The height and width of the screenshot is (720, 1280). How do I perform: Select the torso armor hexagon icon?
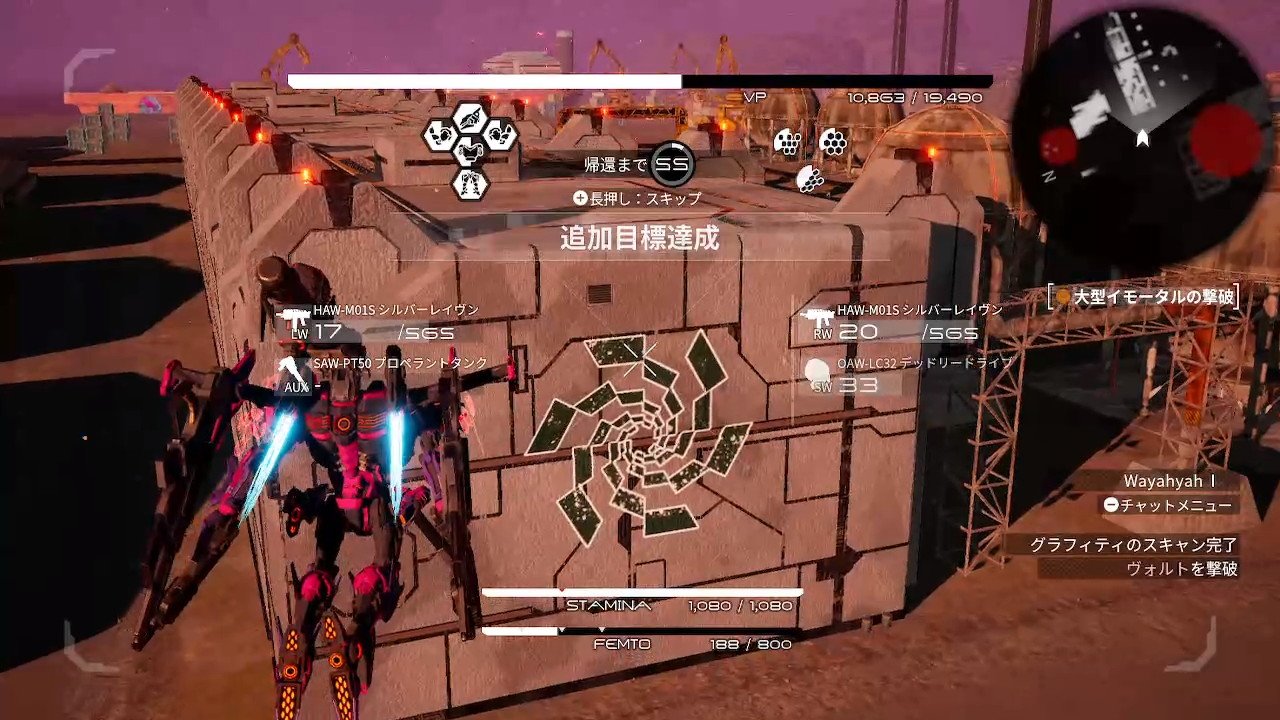point(470,152)
